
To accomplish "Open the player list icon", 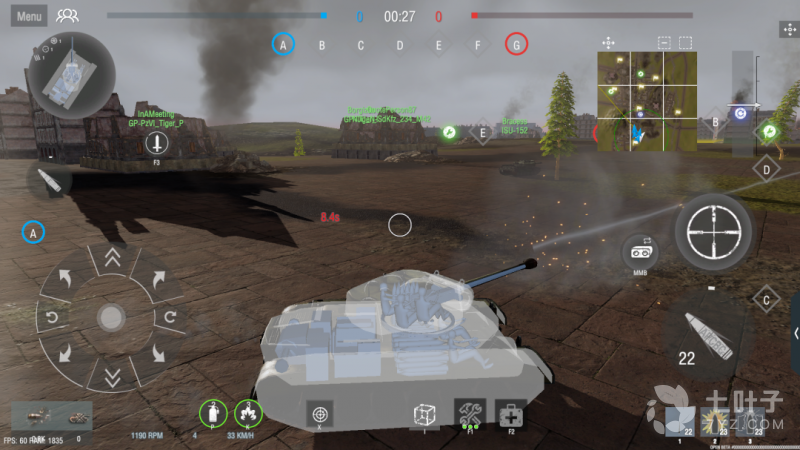I will pos(68,16).
